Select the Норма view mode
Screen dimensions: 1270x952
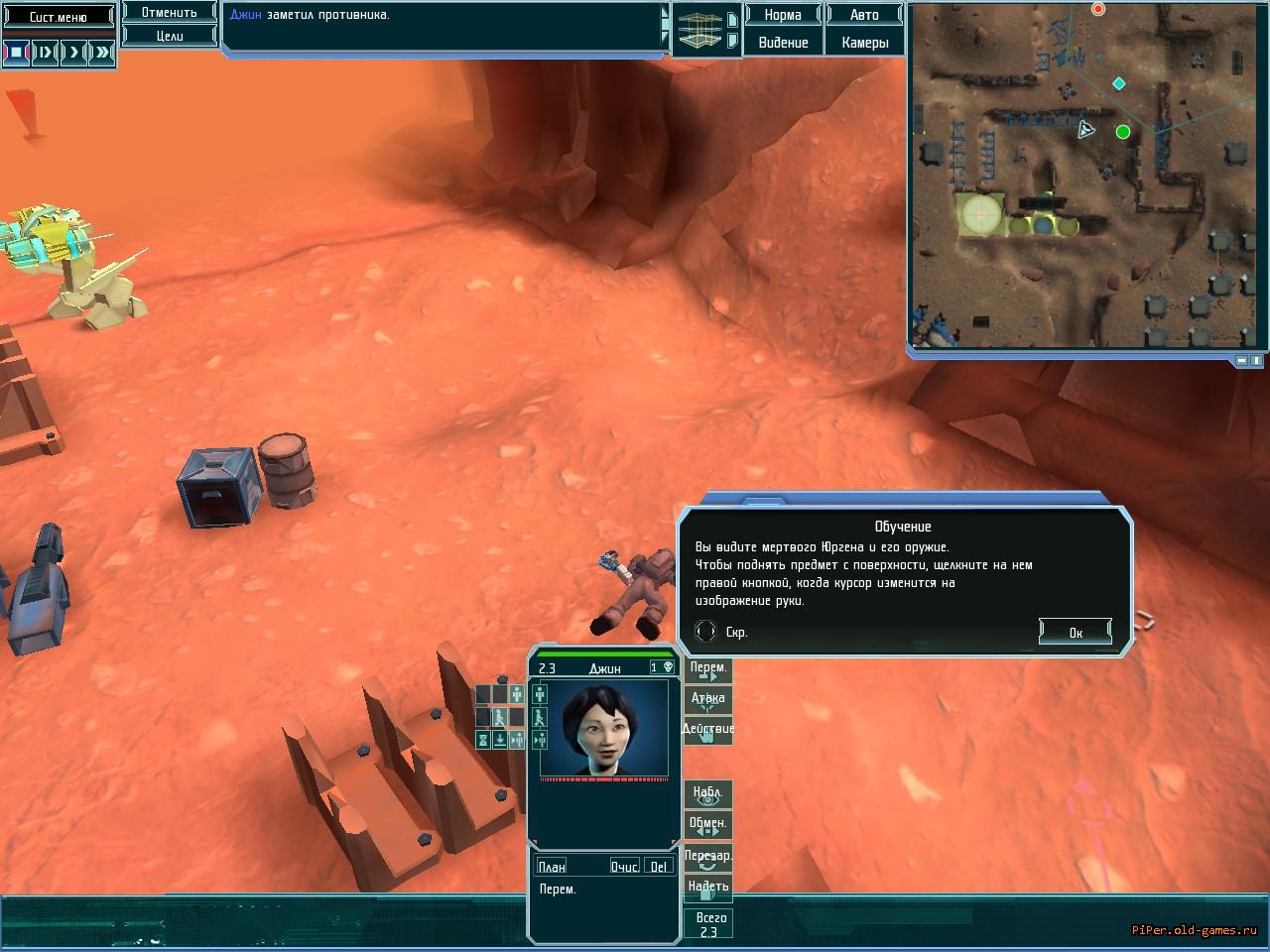click(783, 15)
